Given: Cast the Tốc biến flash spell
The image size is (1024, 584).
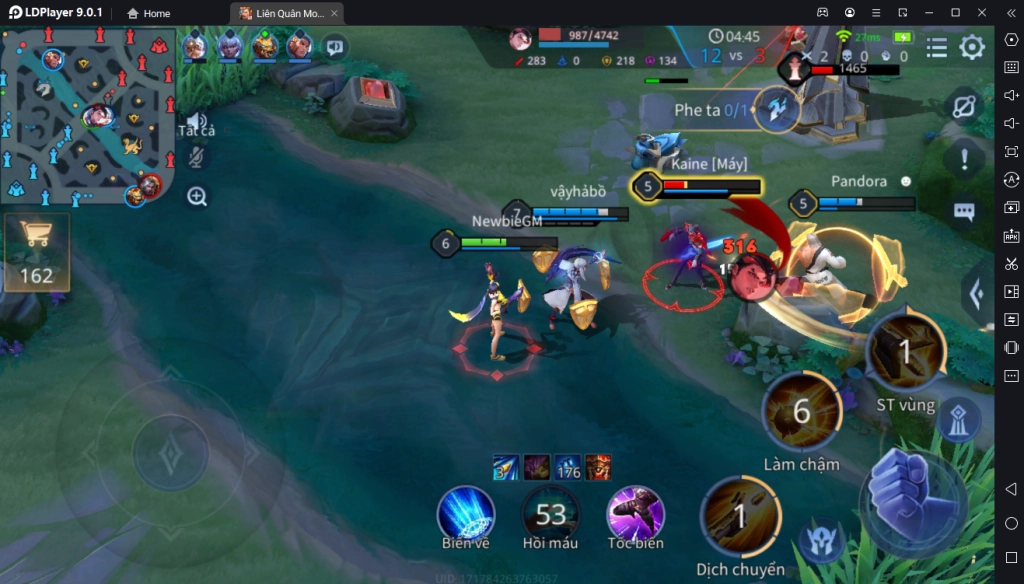Looking at the screenshot, I should [635, 513].
